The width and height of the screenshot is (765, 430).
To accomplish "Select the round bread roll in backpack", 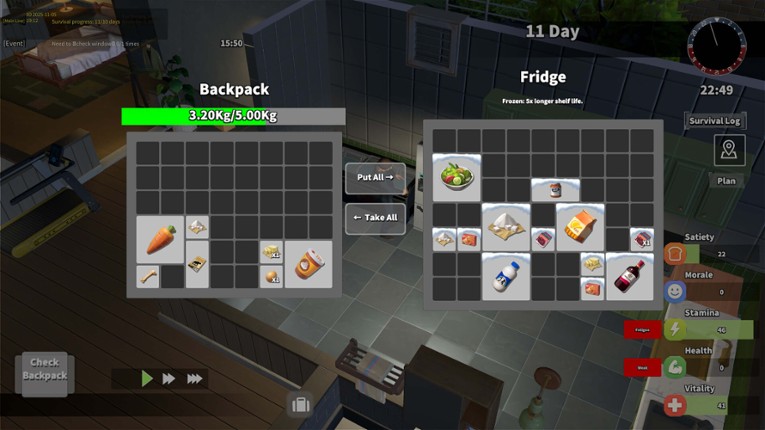I will tap(271, 277).
